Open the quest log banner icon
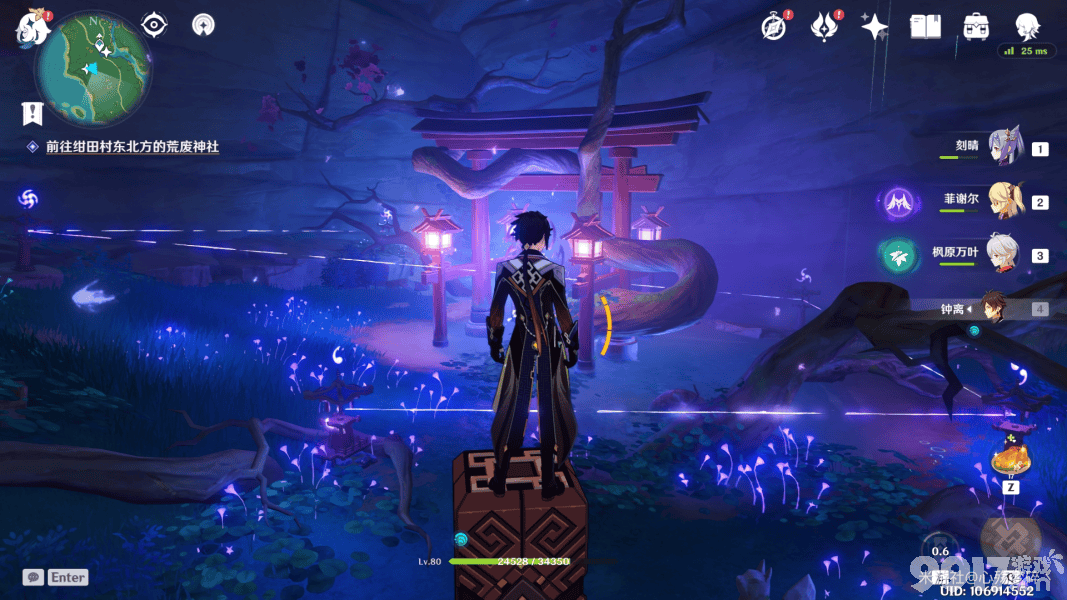Viewport: 1067px width, 600px height. click(33, 112)
